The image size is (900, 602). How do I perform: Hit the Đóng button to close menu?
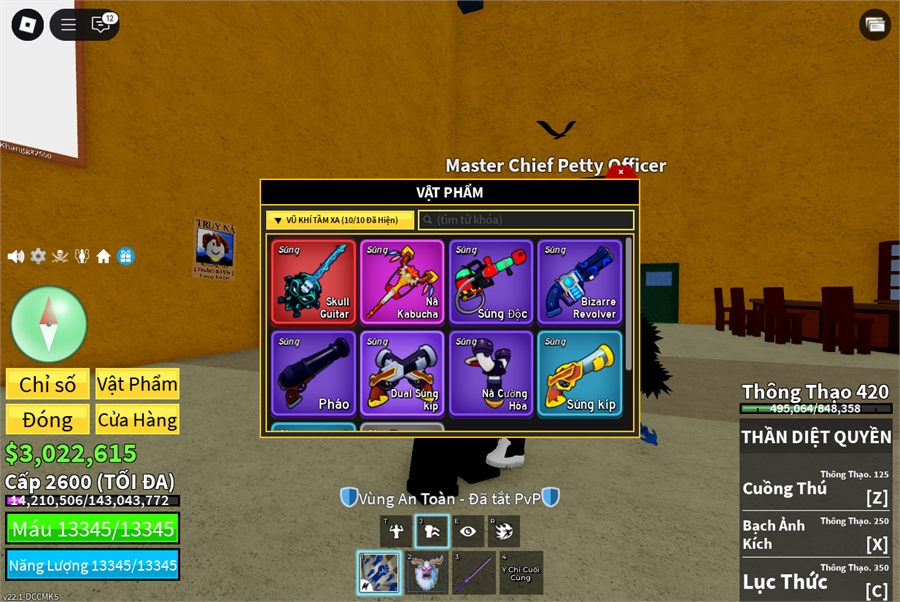(48, 419)
